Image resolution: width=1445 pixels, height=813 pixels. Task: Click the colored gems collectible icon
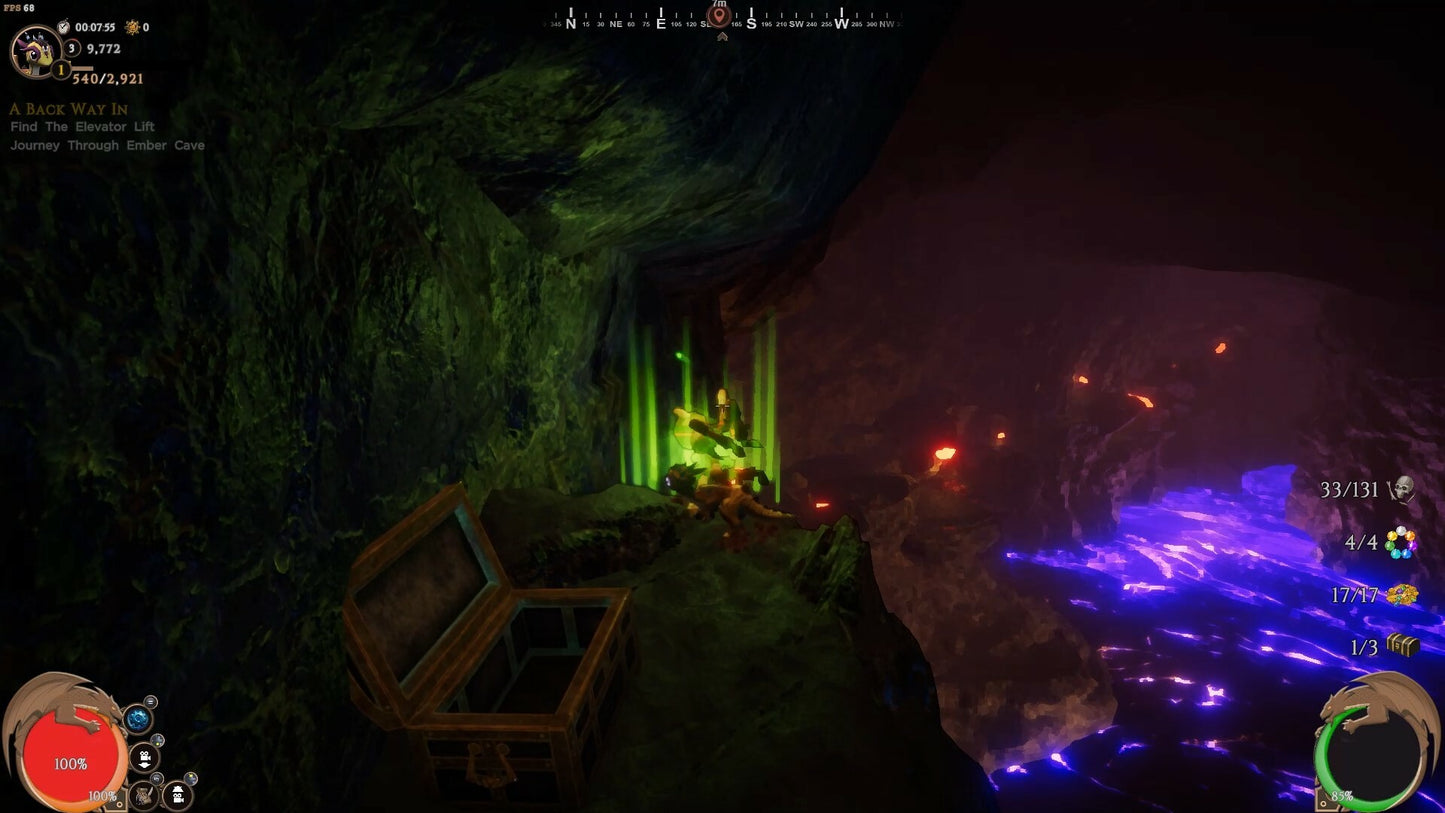[1401, 542]
